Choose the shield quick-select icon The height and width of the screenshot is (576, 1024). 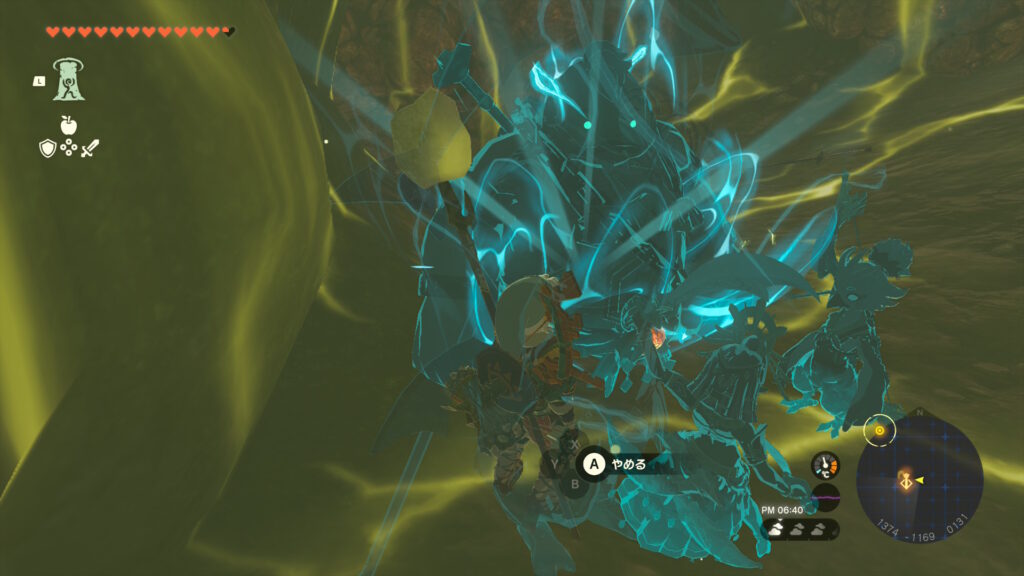pos(46,149)
